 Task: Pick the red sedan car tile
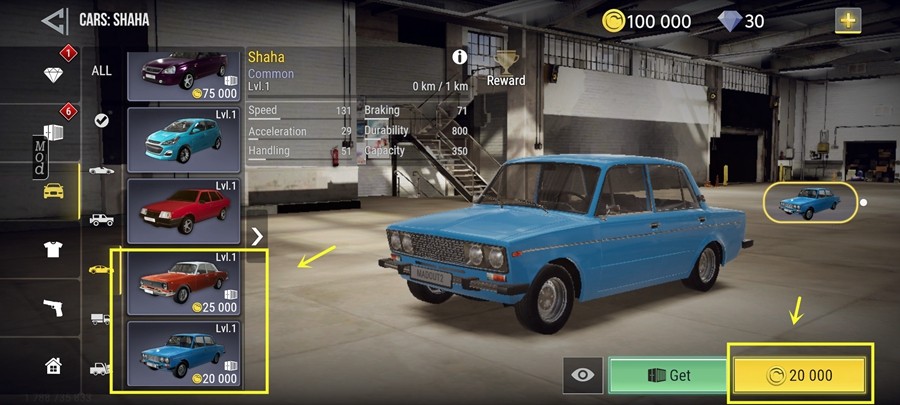185,209
